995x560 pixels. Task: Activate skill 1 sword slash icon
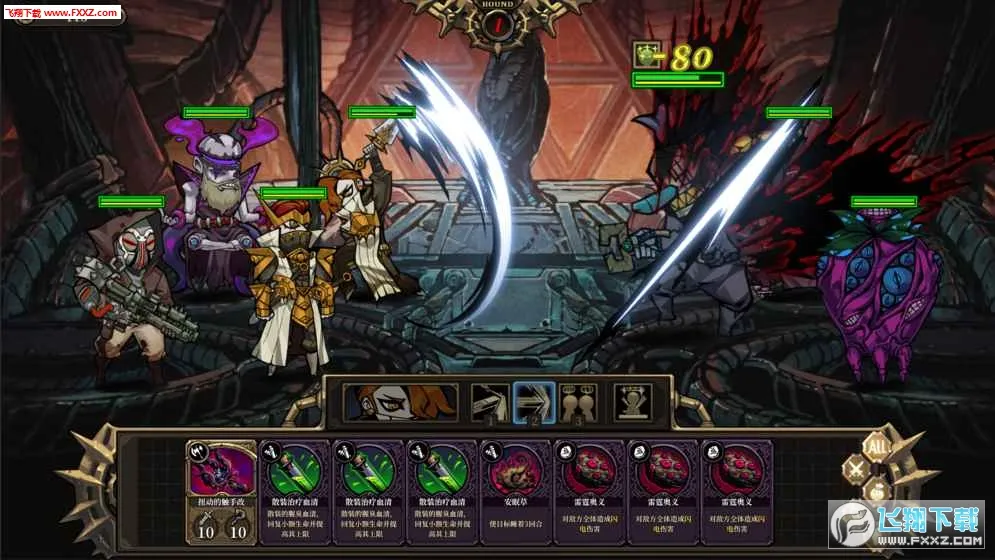(489, 402)
